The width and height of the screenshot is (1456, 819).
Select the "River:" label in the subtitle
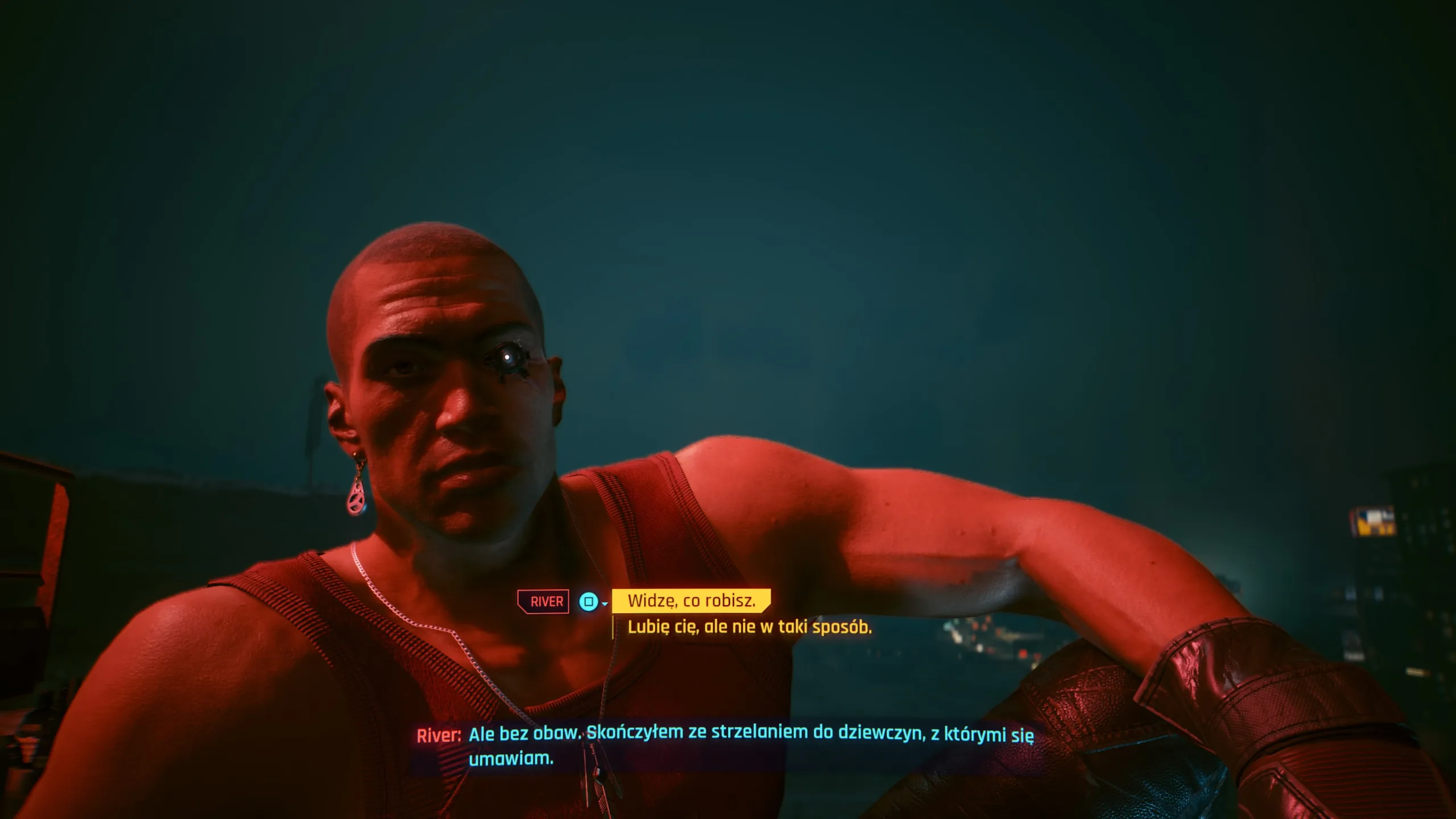coord(440,735)
